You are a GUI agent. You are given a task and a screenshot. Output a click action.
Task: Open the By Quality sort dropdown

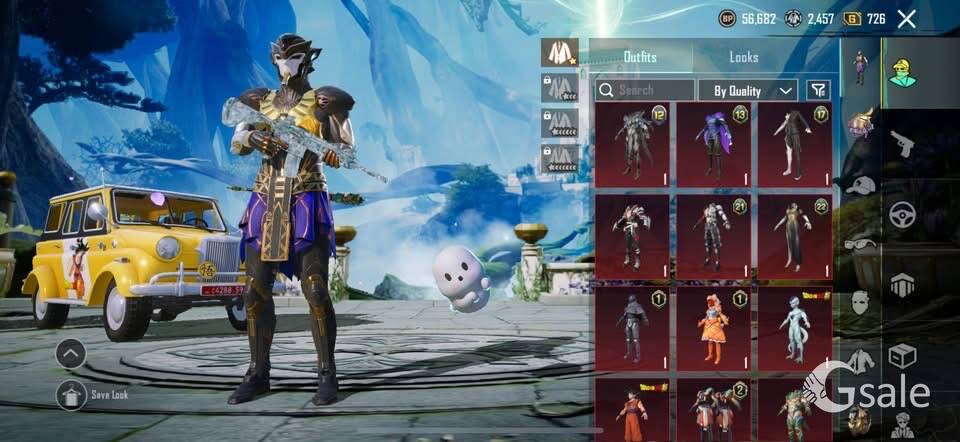[x=747, y=90]
